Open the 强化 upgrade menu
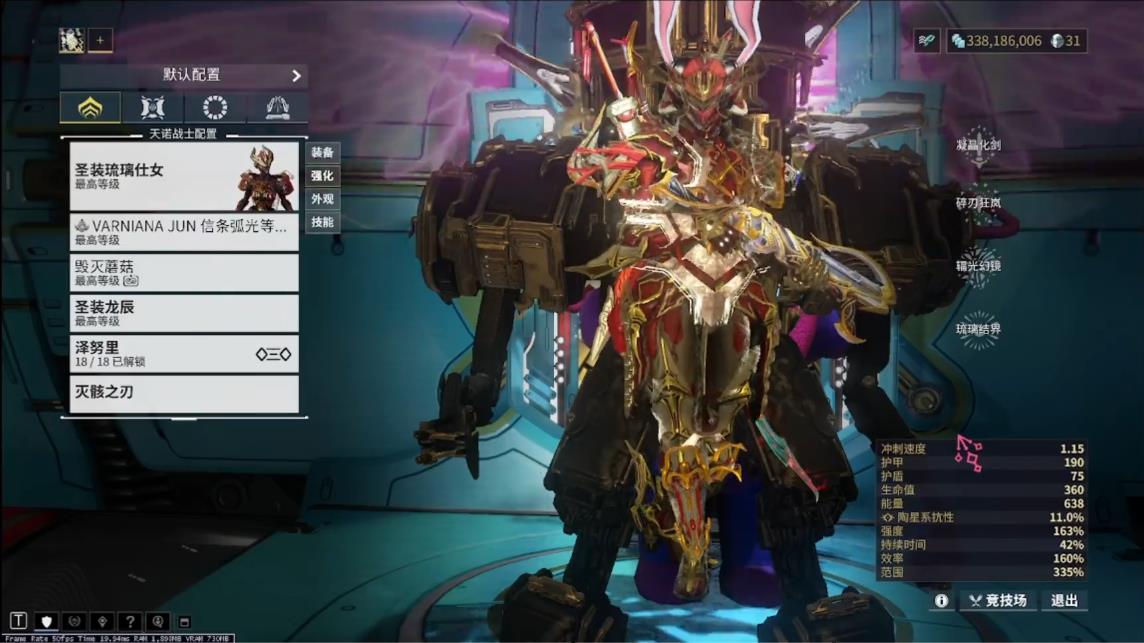Viewport: 1144px width, 643px height. pos(322,176)
